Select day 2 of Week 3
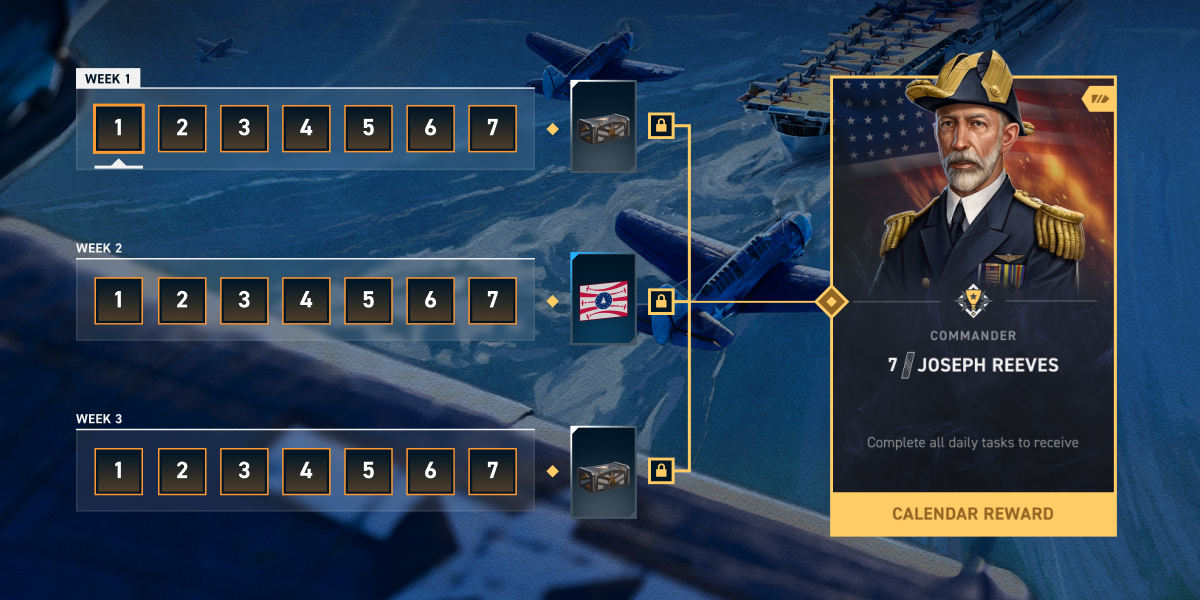1200x600 pixels. 182,471
